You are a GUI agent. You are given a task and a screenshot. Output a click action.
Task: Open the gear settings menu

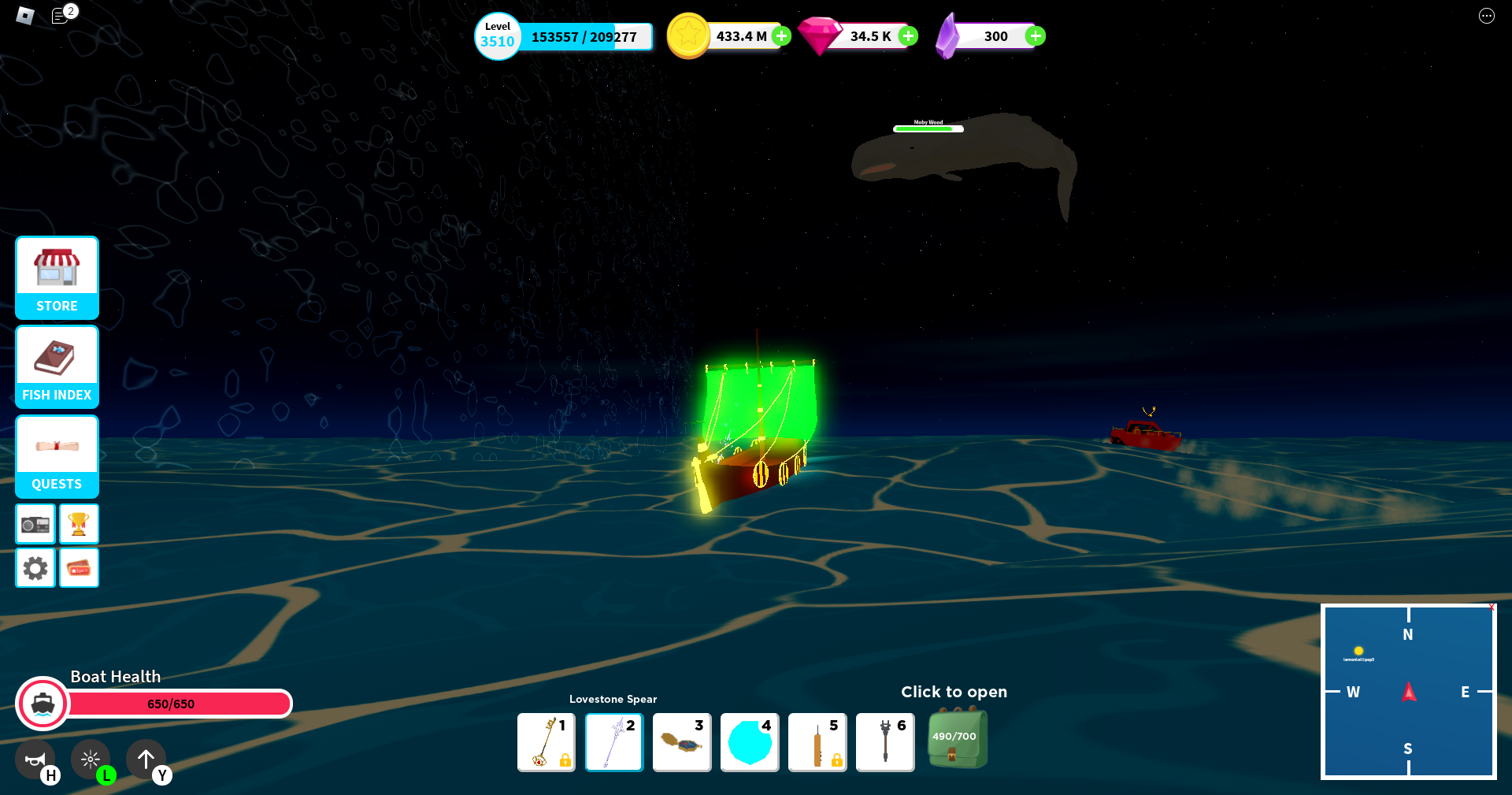click(x=35, y=568)
